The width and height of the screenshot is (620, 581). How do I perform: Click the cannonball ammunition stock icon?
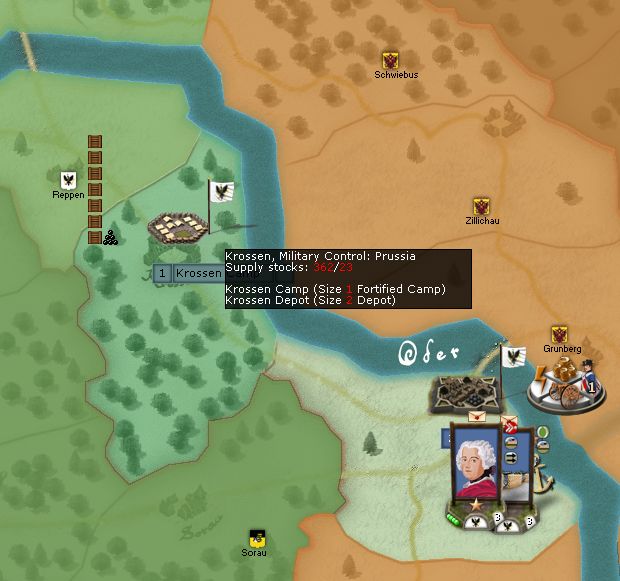109,238
